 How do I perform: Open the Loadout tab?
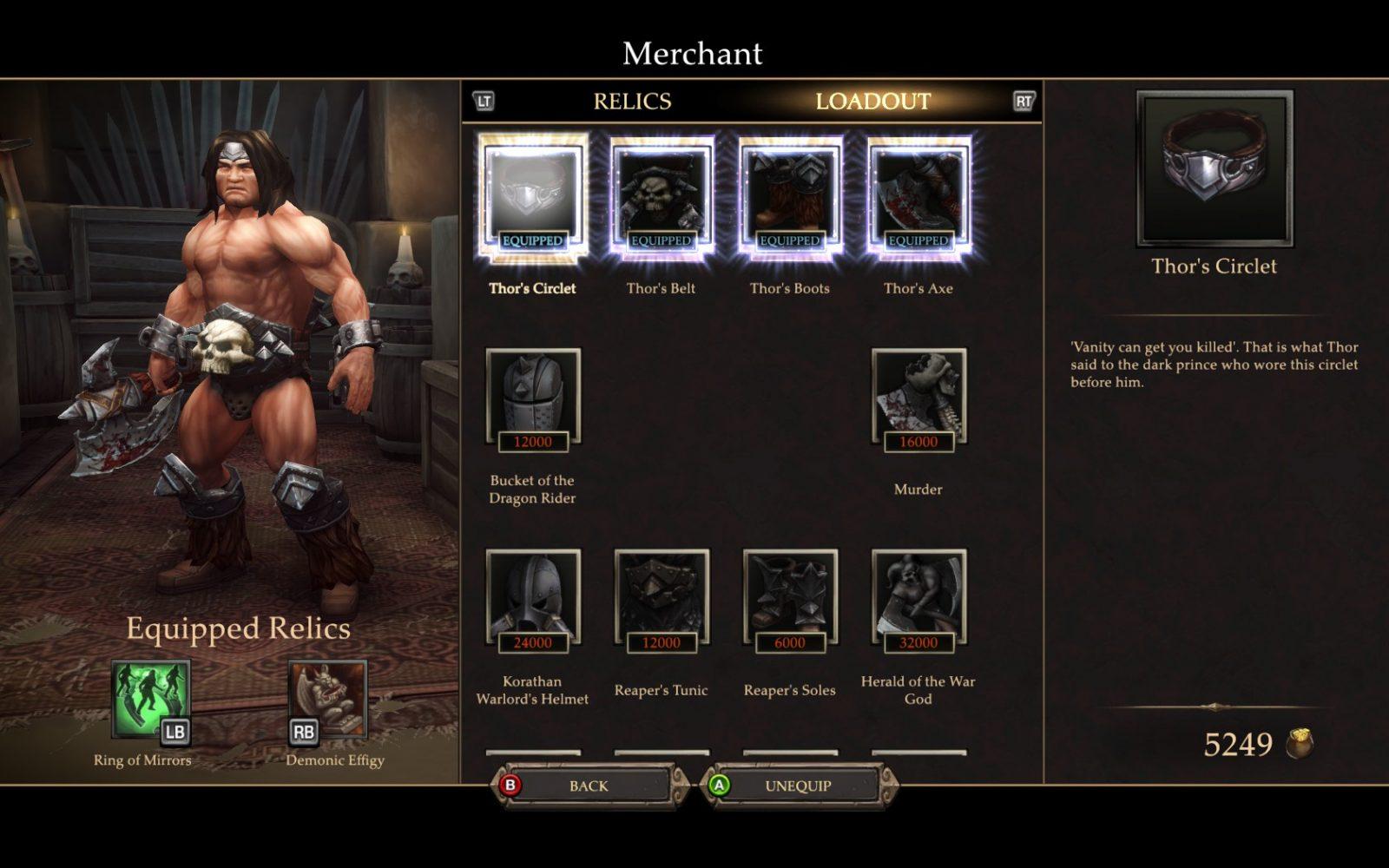coord(872,102)
